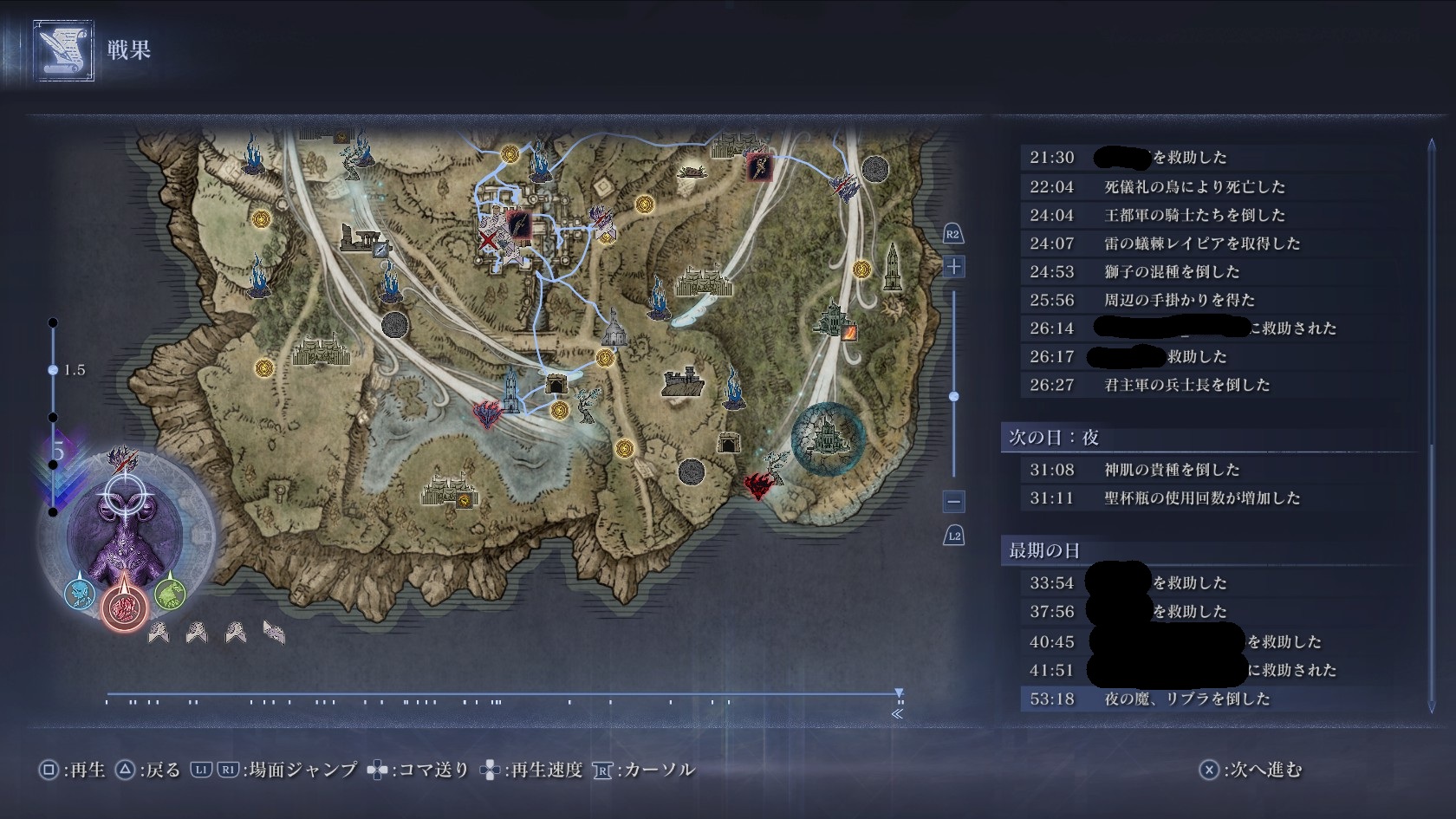
Task: Click the double-chevron rewind icon under the timeline
Action: coord(897,714)
